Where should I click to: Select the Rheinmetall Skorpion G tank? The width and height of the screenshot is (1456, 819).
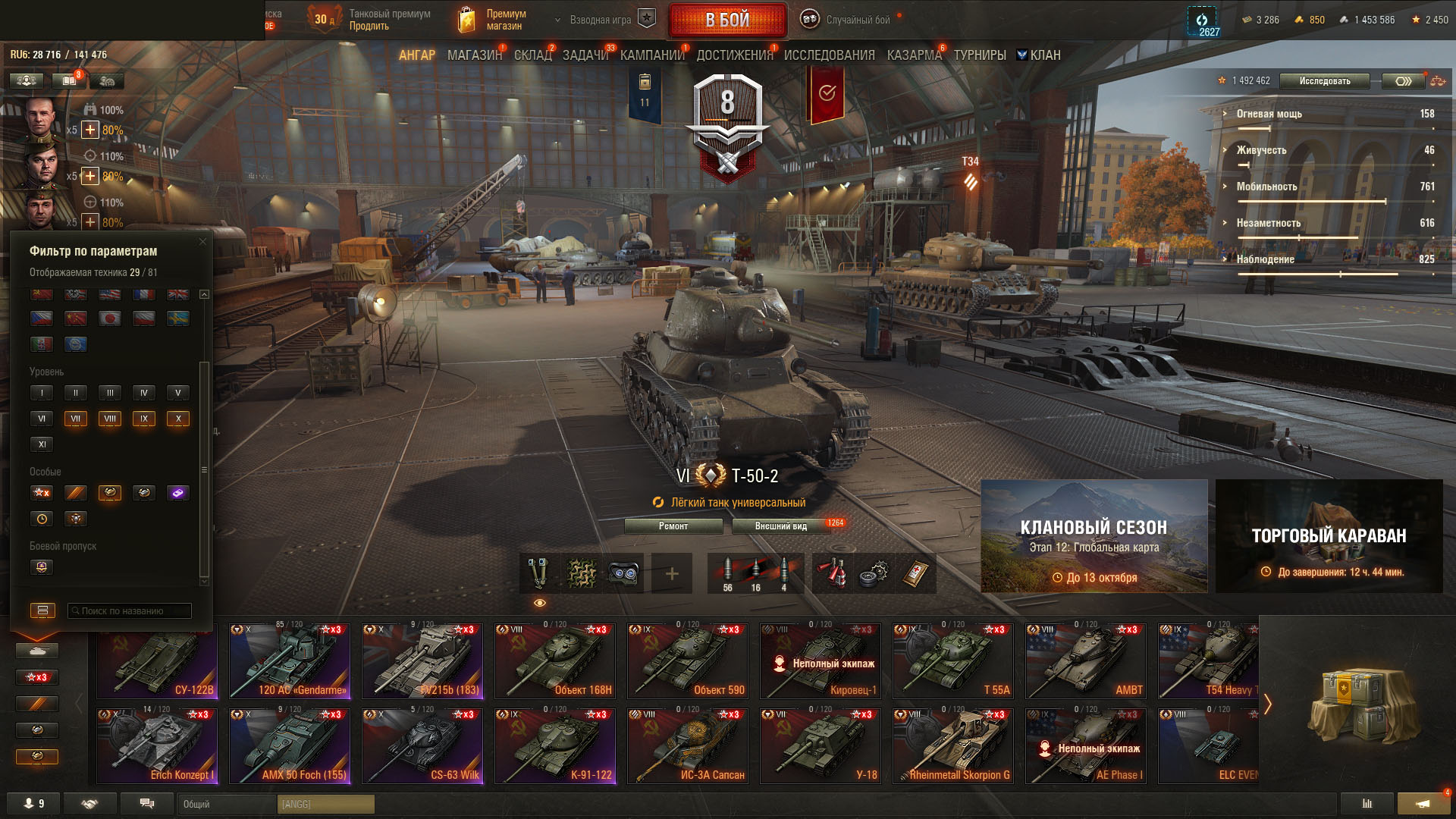click(953, 745)
